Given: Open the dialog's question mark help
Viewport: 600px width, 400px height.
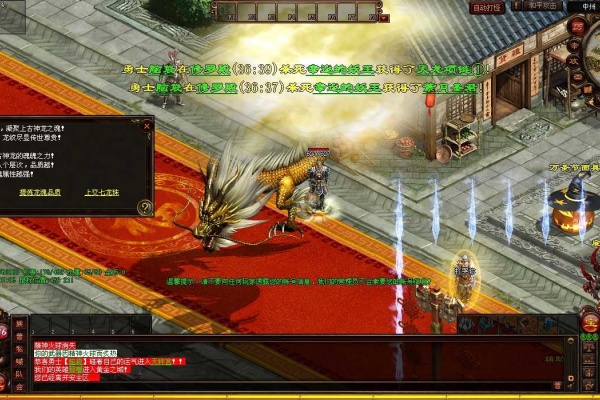Looking at the screenshot, I should click(144, 207).
